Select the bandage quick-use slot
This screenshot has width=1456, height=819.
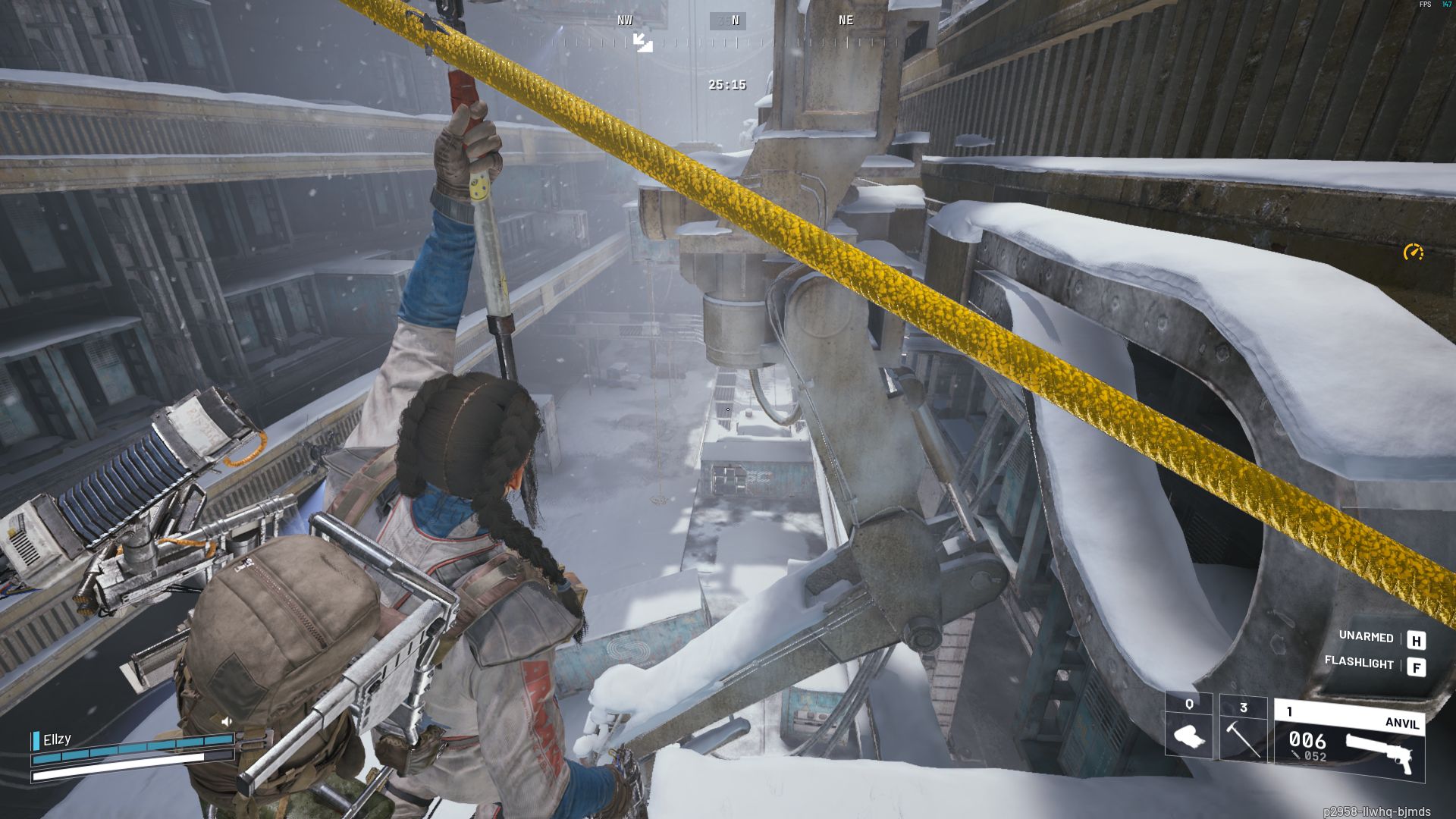(1188, 727)
